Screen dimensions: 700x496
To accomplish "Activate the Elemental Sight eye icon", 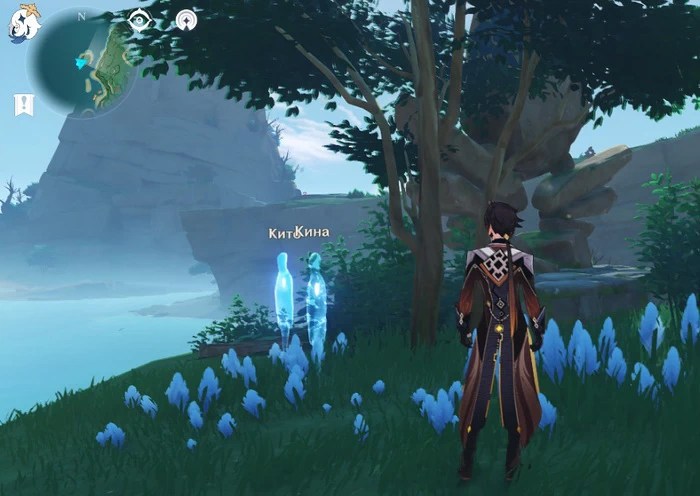I will [x=140, y=20].
